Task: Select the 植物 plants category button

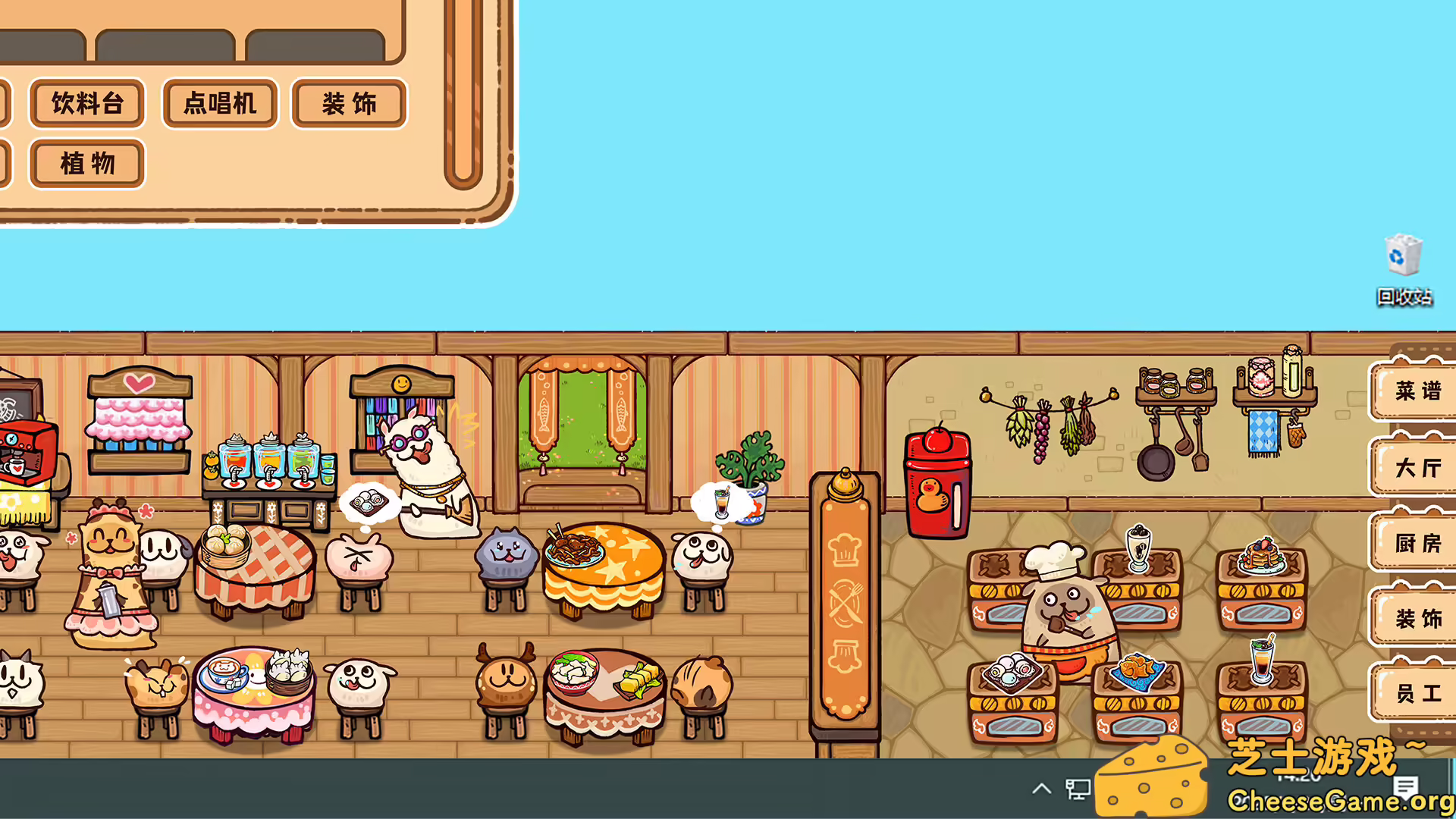Action: click(x=86, y=163)
